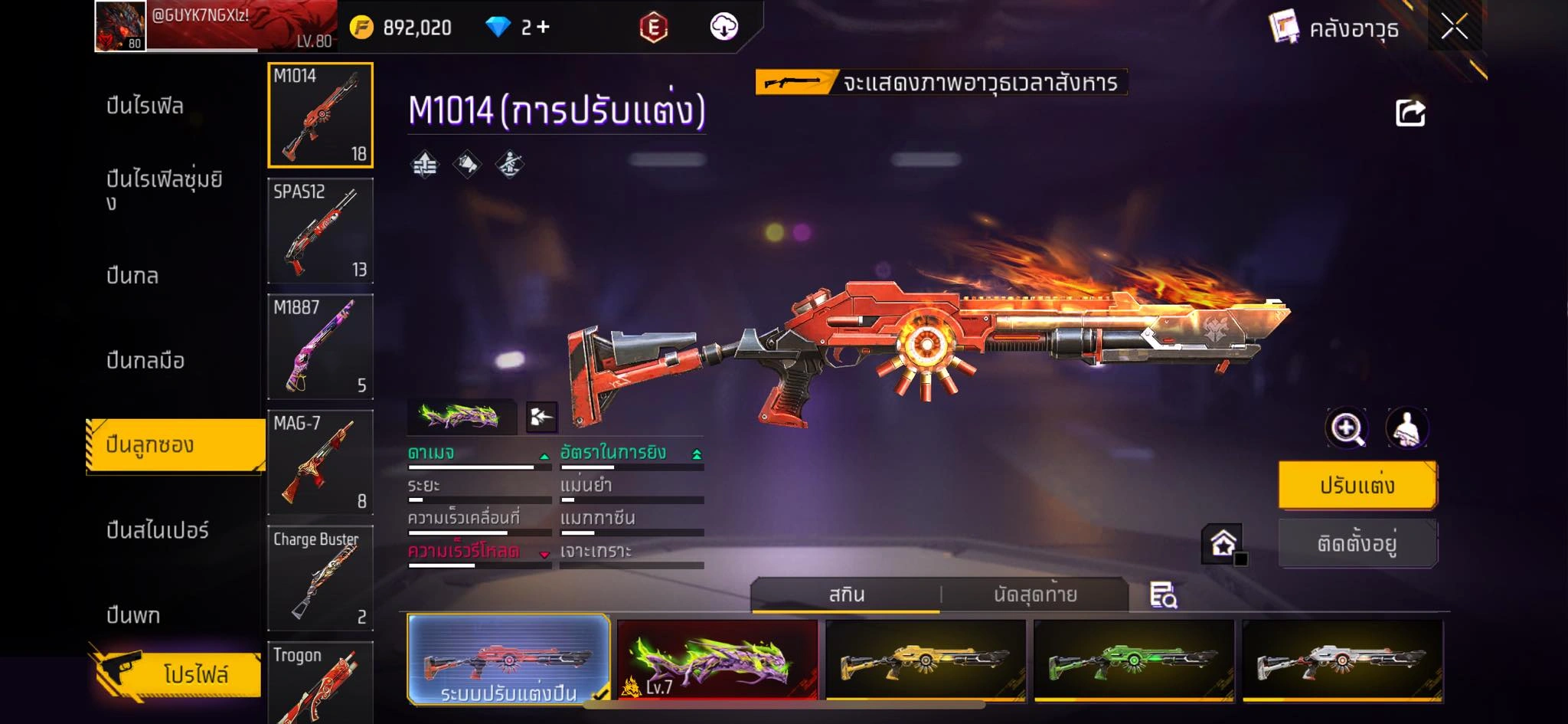Open the Charge Buster weapon entry

coord(320,578)
